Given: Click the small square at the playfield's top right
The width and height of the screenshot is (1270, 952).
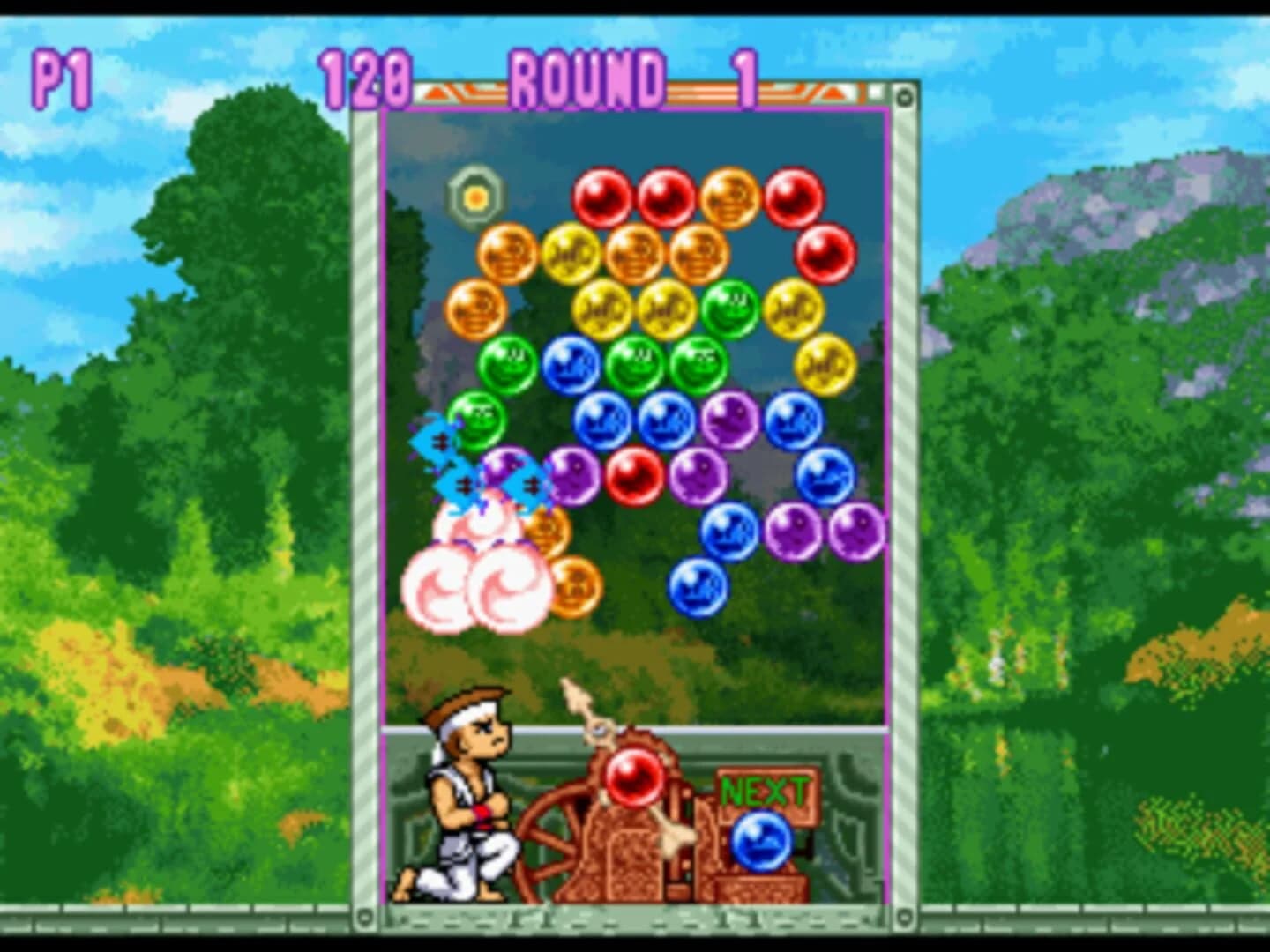Looking at the screenshot, I should click(875, 91).
